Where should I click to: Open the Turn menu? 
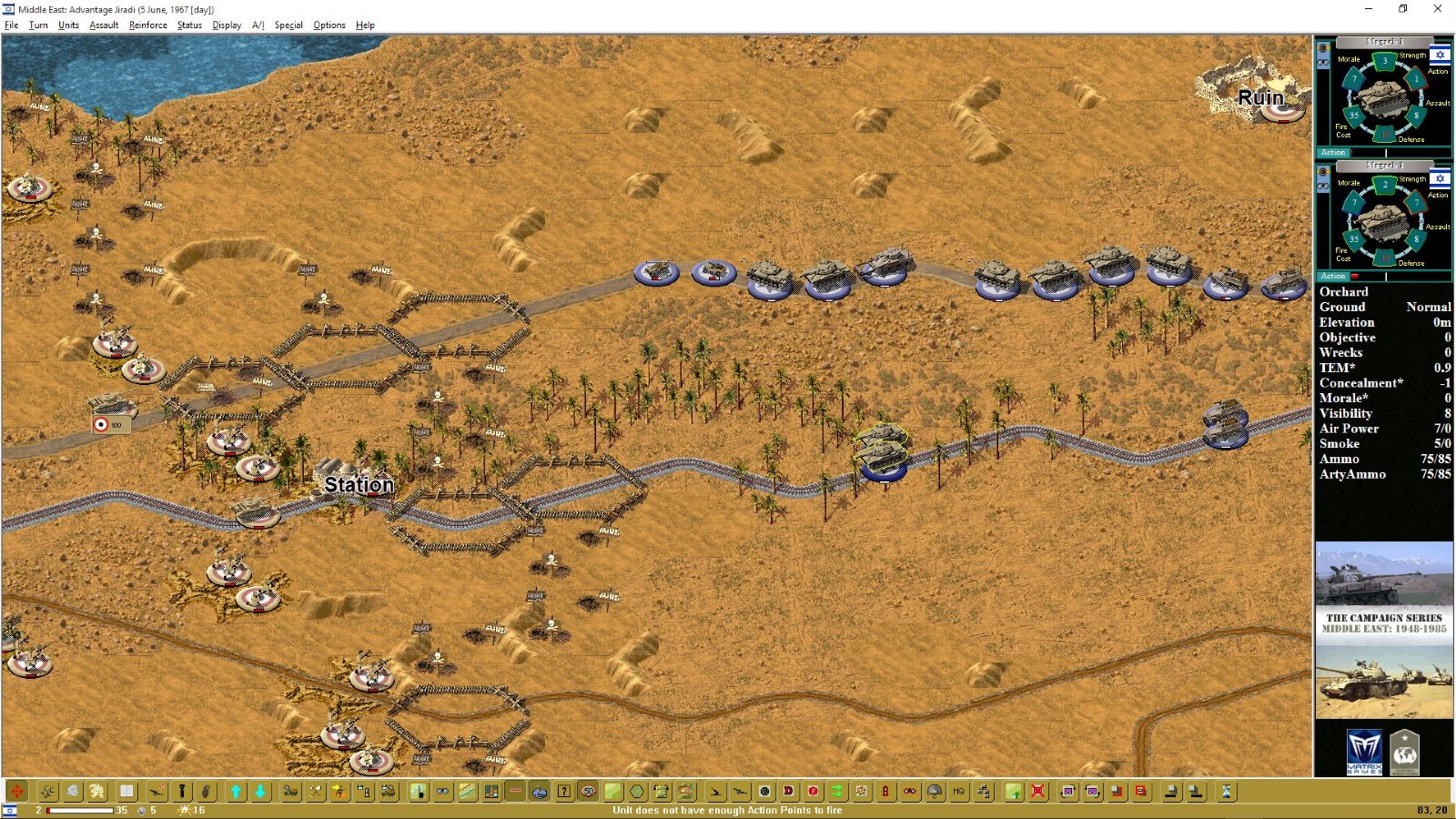click(38, 25)
